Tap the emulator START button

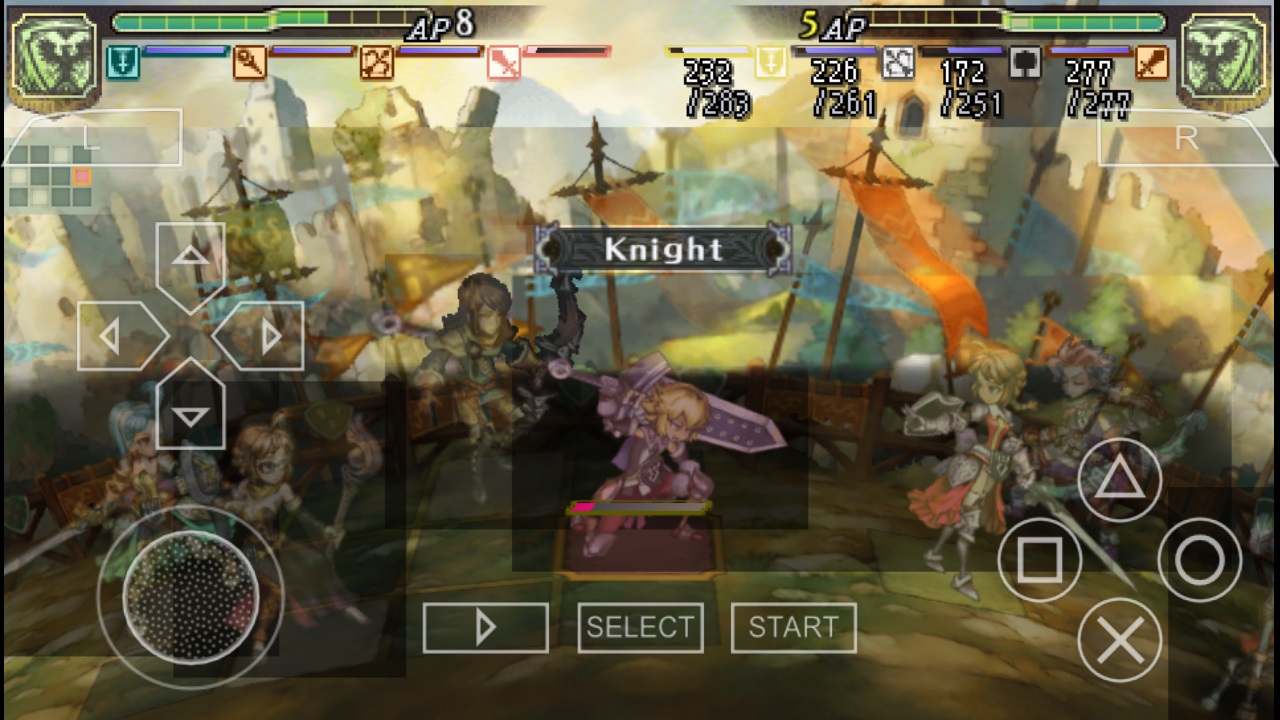tap(793, 628)
